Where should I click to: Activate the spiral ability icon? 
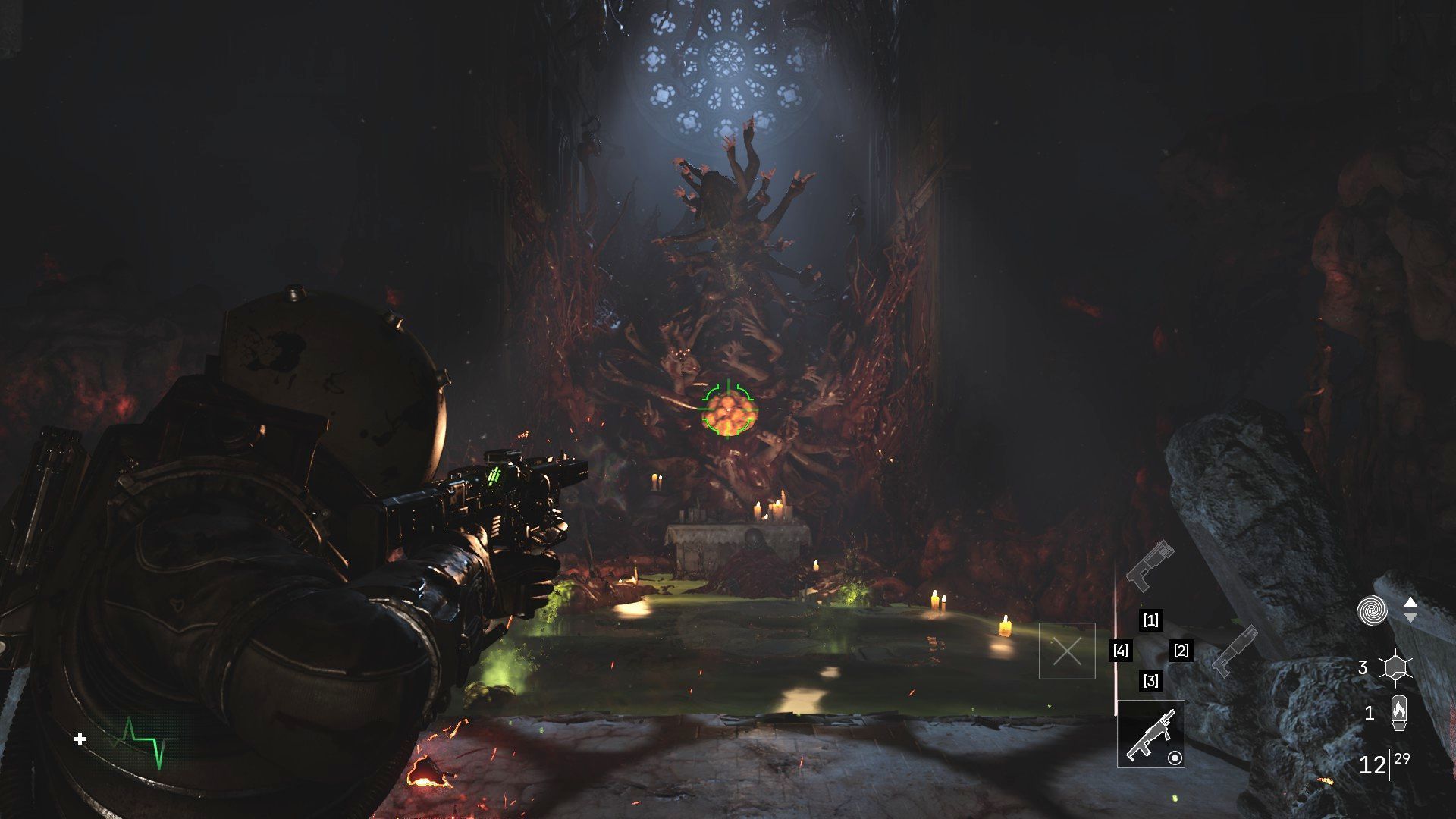click(1372, 610)
